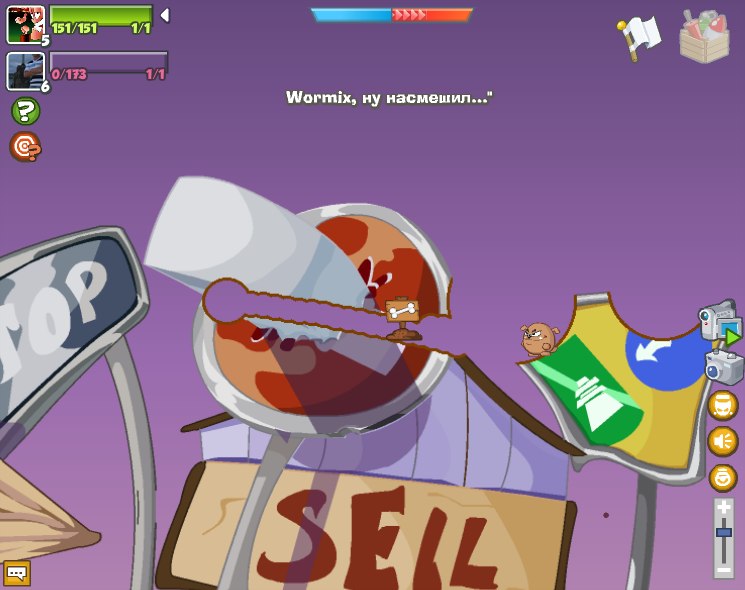Click the white surrender flag
The width and height of the screenshot is (745, 590).
coord(640,35)
